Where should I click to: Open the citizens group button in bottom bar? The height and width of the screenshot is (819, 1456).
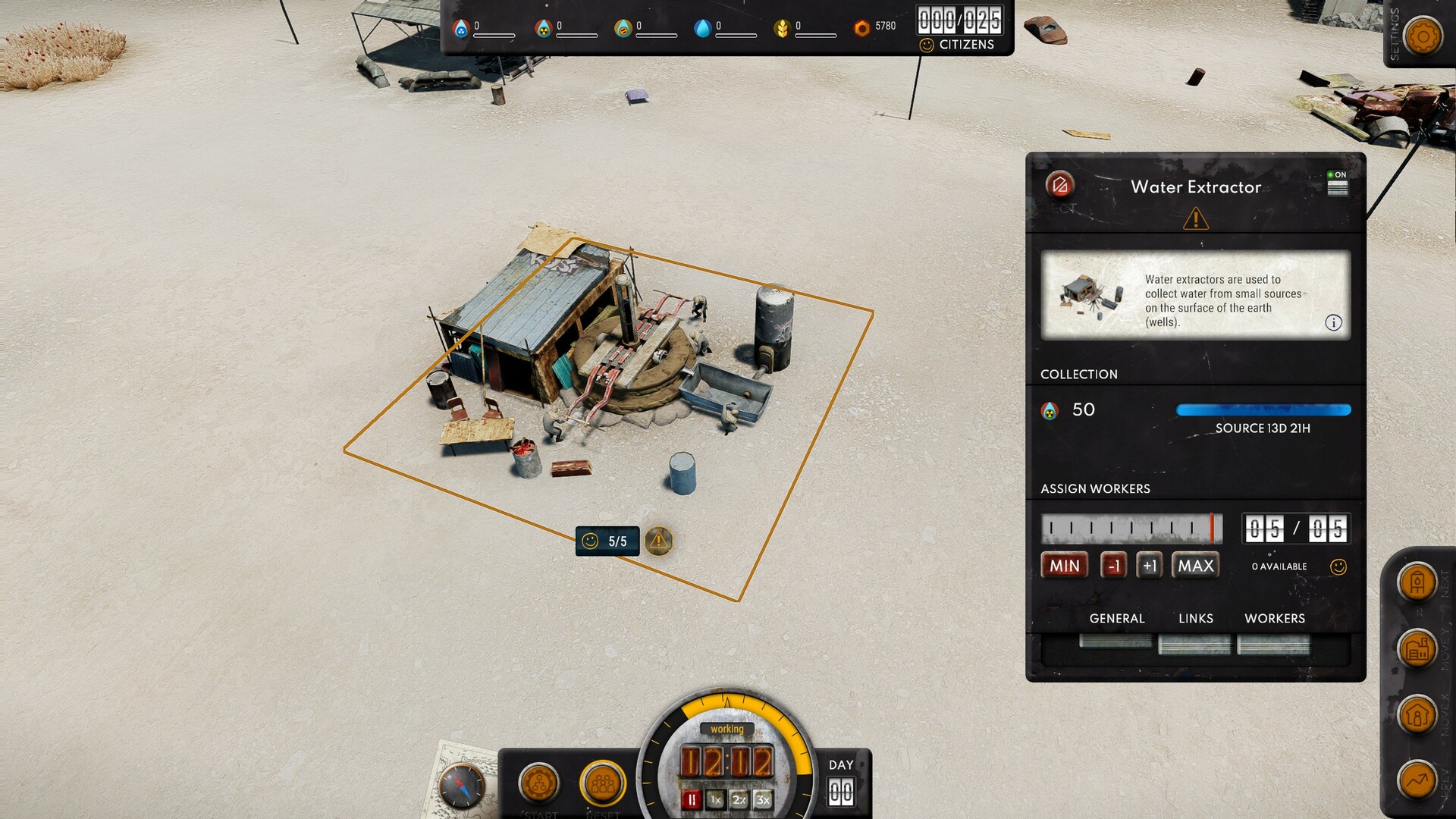coord(603,783)
